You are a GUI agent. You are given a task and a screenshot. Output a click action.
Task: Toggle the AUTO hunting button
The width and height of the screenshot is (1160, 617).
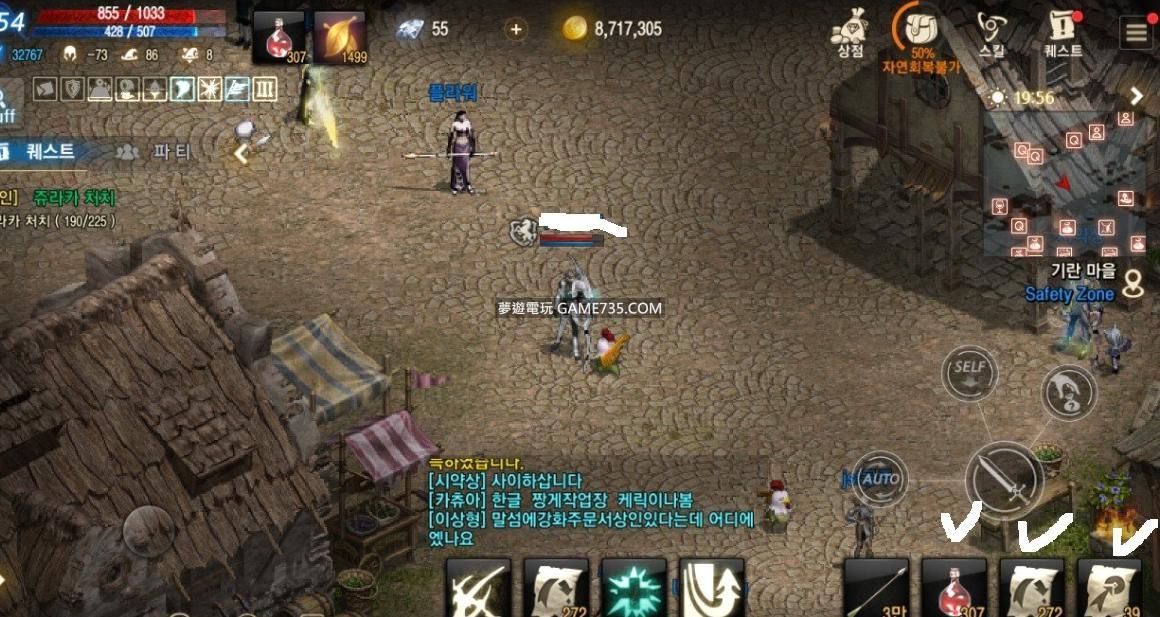click(881, 478)
